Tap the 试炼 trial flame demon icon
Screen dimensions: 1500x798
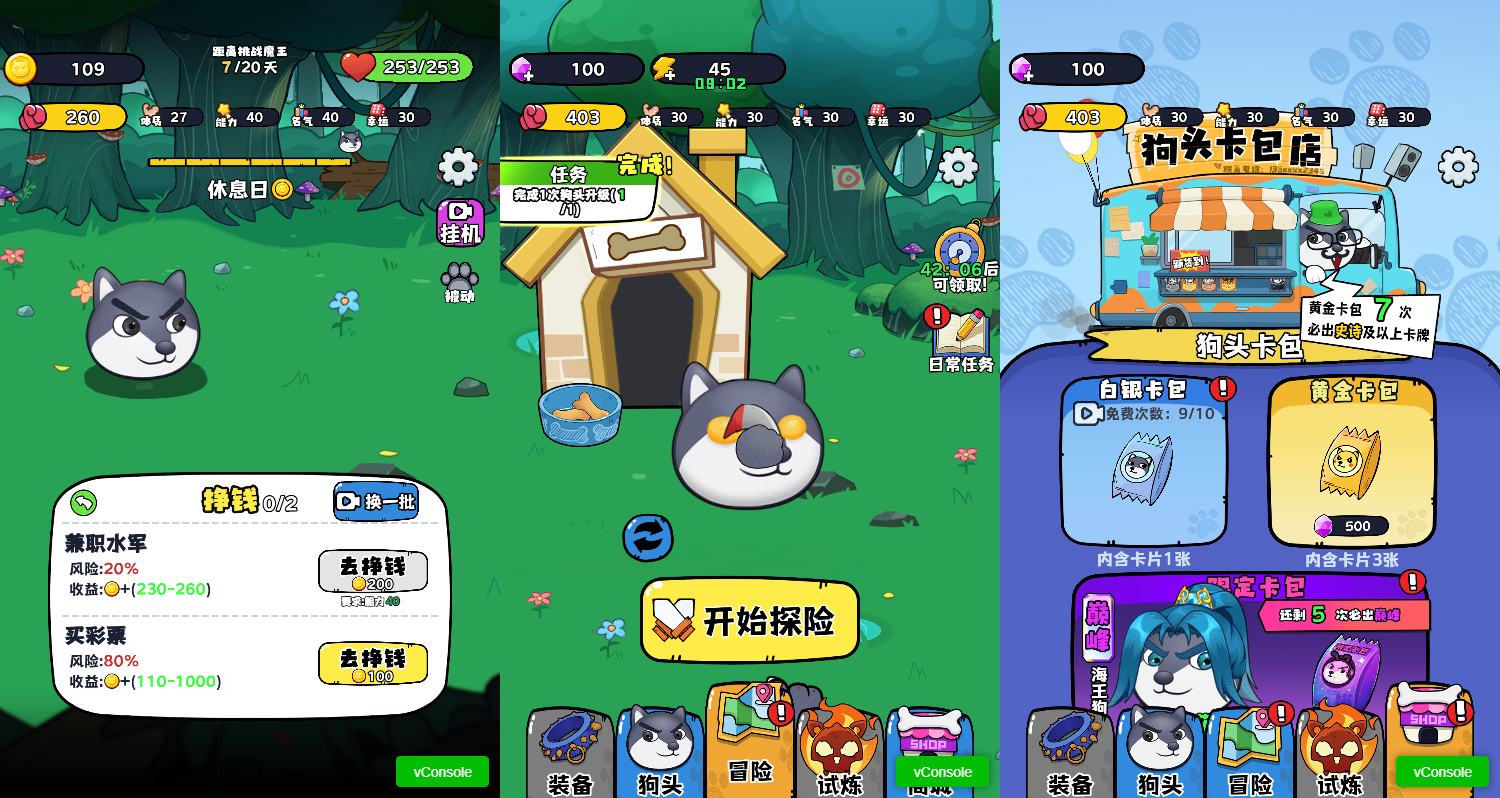pyautogui.click(x=840, y=740)
